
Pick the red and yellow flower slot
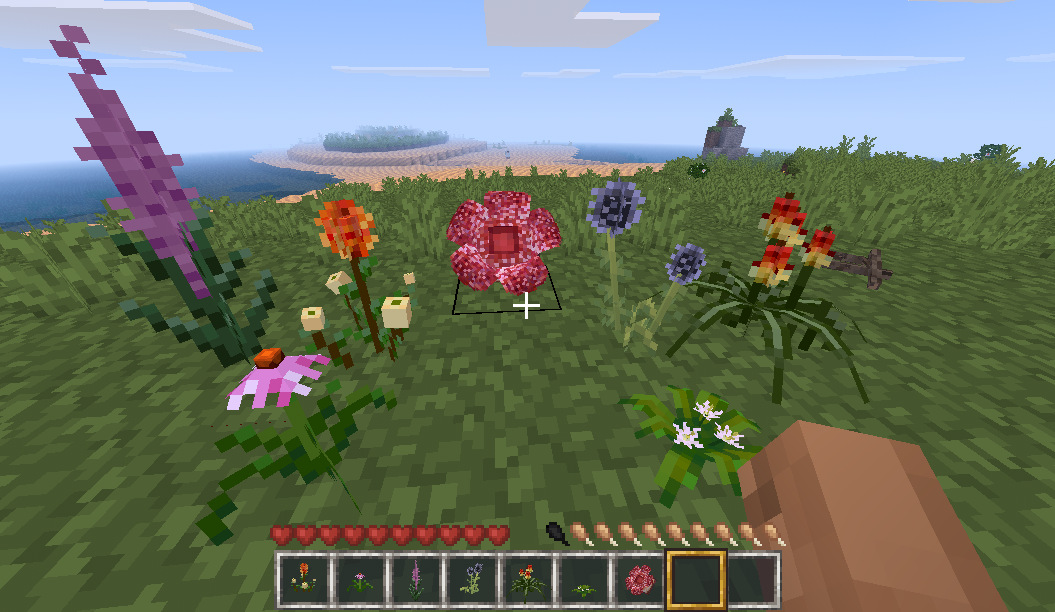(525, 579)
